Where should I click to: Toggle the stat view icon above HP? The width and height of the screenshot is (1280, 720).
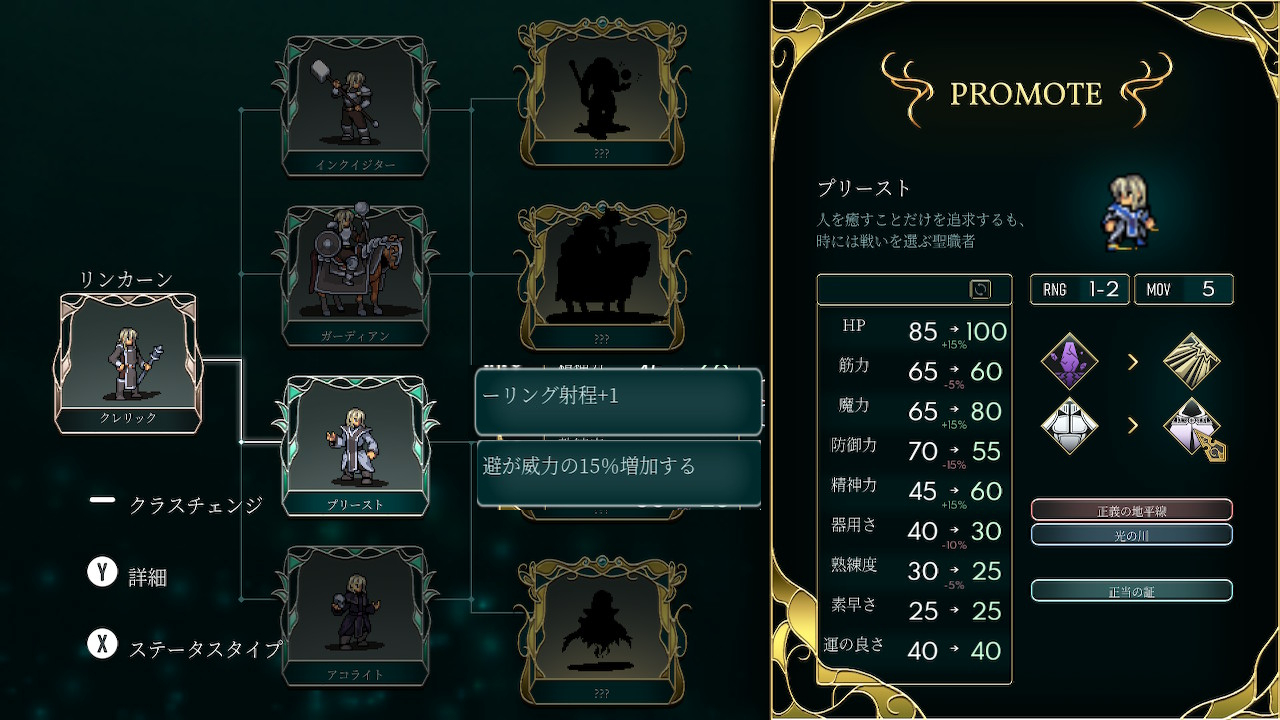(980, 289)
